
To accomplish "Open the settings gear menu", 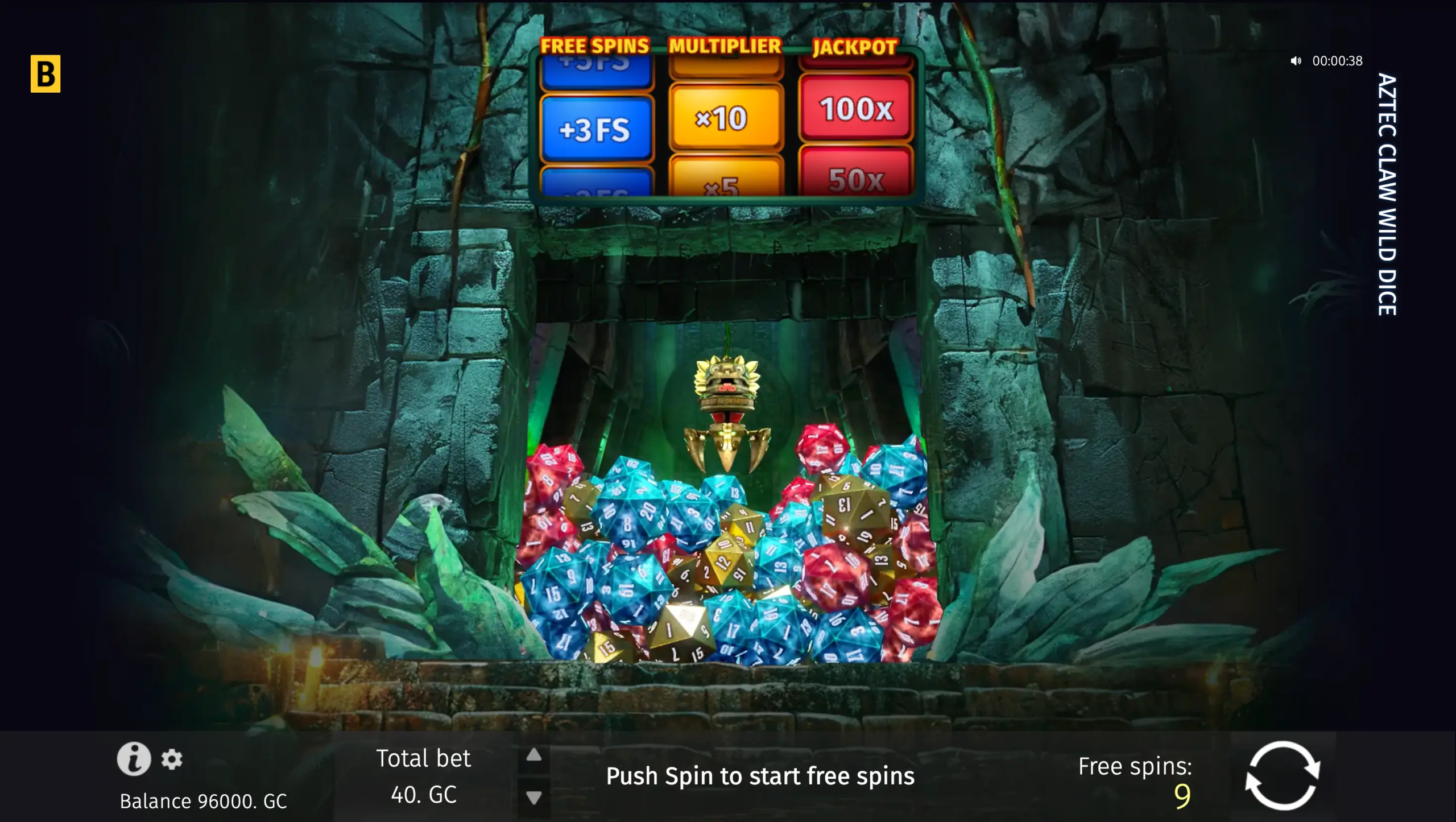I will tap(172, 759).
